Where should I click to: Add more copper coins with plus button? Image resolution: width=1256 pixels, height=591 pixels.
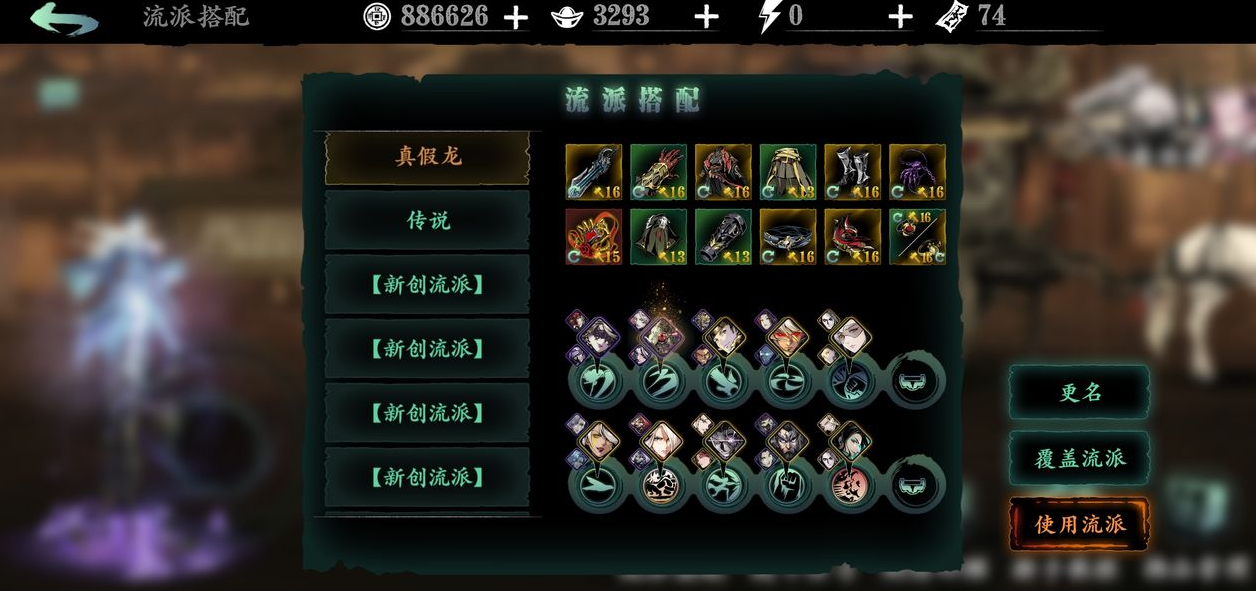coord(516,17)
